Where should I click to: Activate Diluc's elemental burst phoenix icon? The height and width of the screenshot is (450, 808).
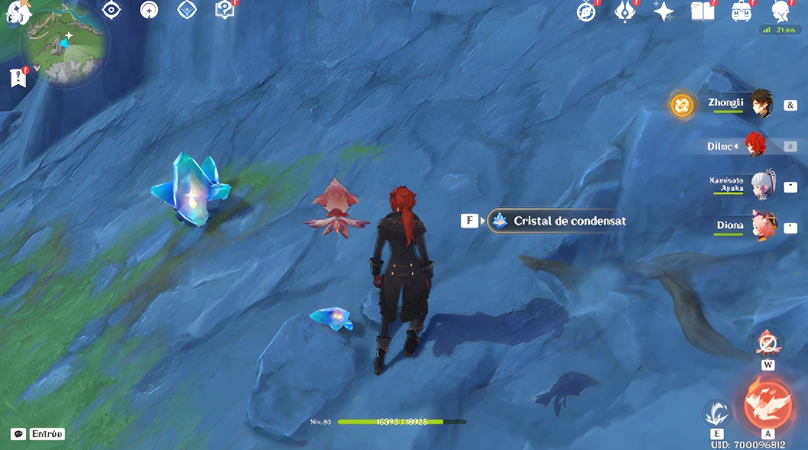coord(767,403)
